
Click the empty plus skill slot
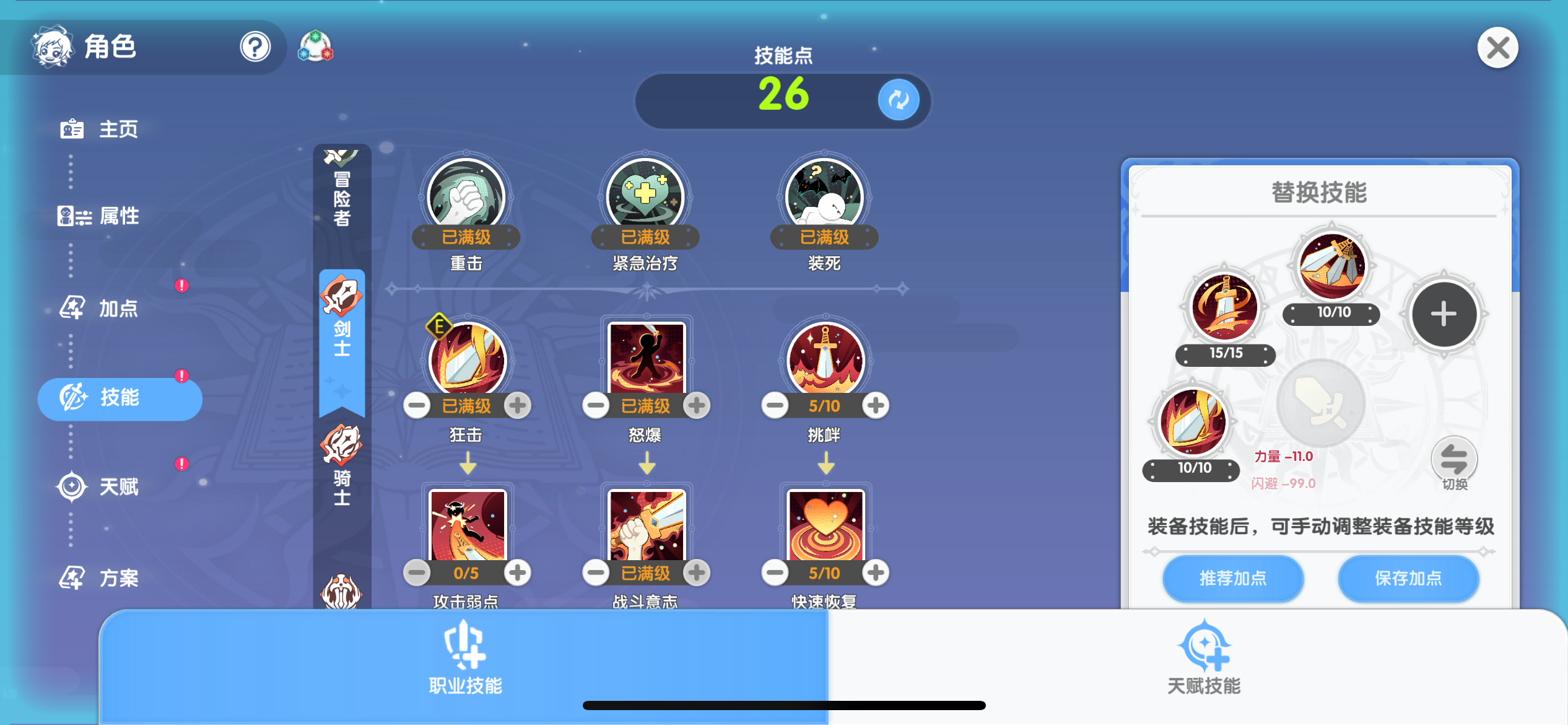click(x=1443, y=314)
